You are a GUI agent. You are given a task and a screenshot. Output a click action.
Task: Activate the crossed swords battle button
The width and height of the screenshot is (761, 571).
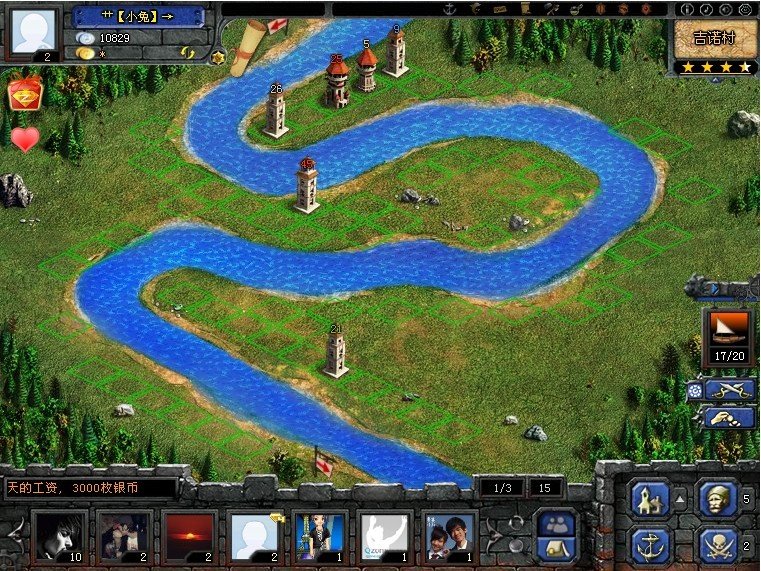point(729,389)
